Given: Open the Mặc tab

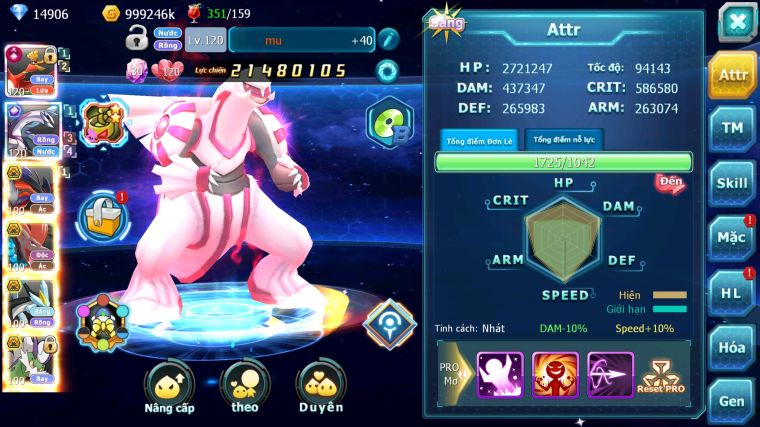Looking at the screenshot, I should [x=732, y=238].
